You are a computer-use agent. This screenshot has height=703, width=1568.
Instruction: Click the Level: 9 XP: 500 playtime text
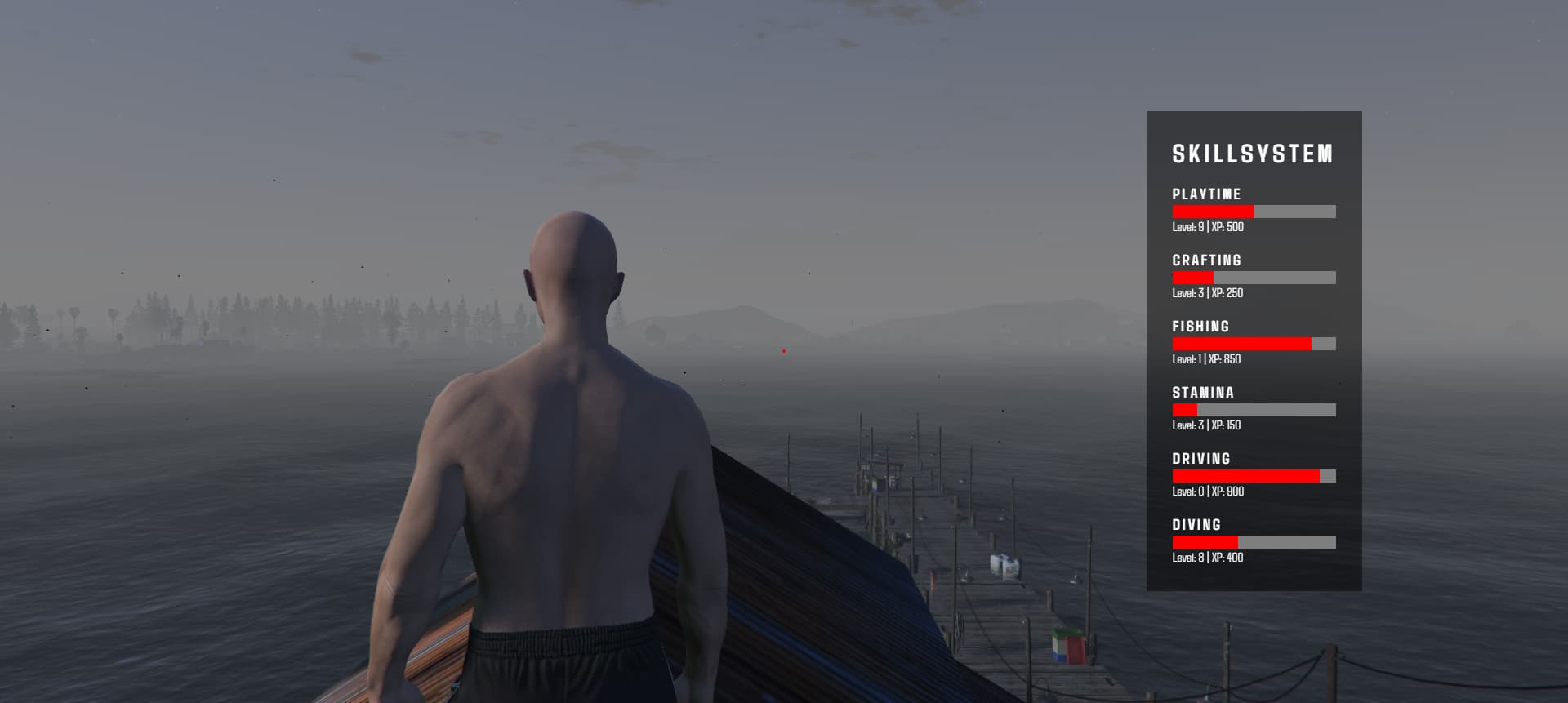point(1207,228)
